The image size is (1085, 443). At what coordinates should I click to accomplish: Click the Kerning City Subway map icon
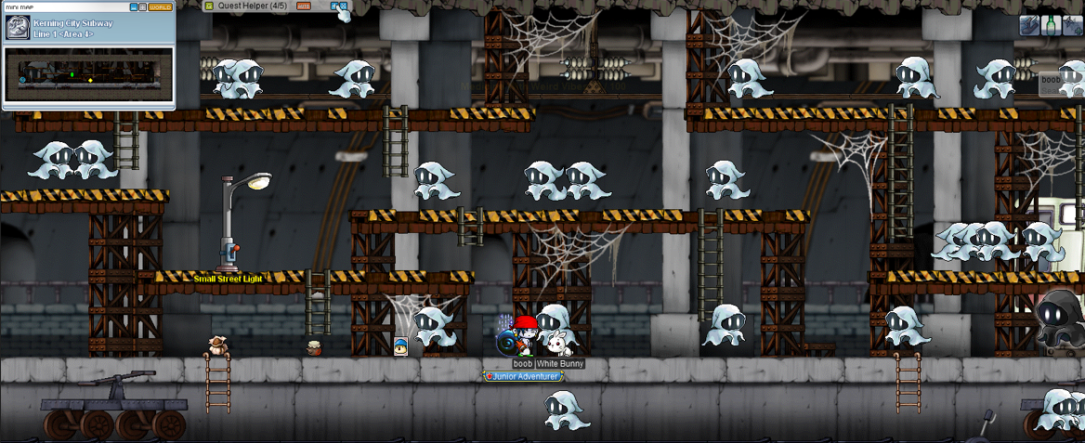(16, 28)
